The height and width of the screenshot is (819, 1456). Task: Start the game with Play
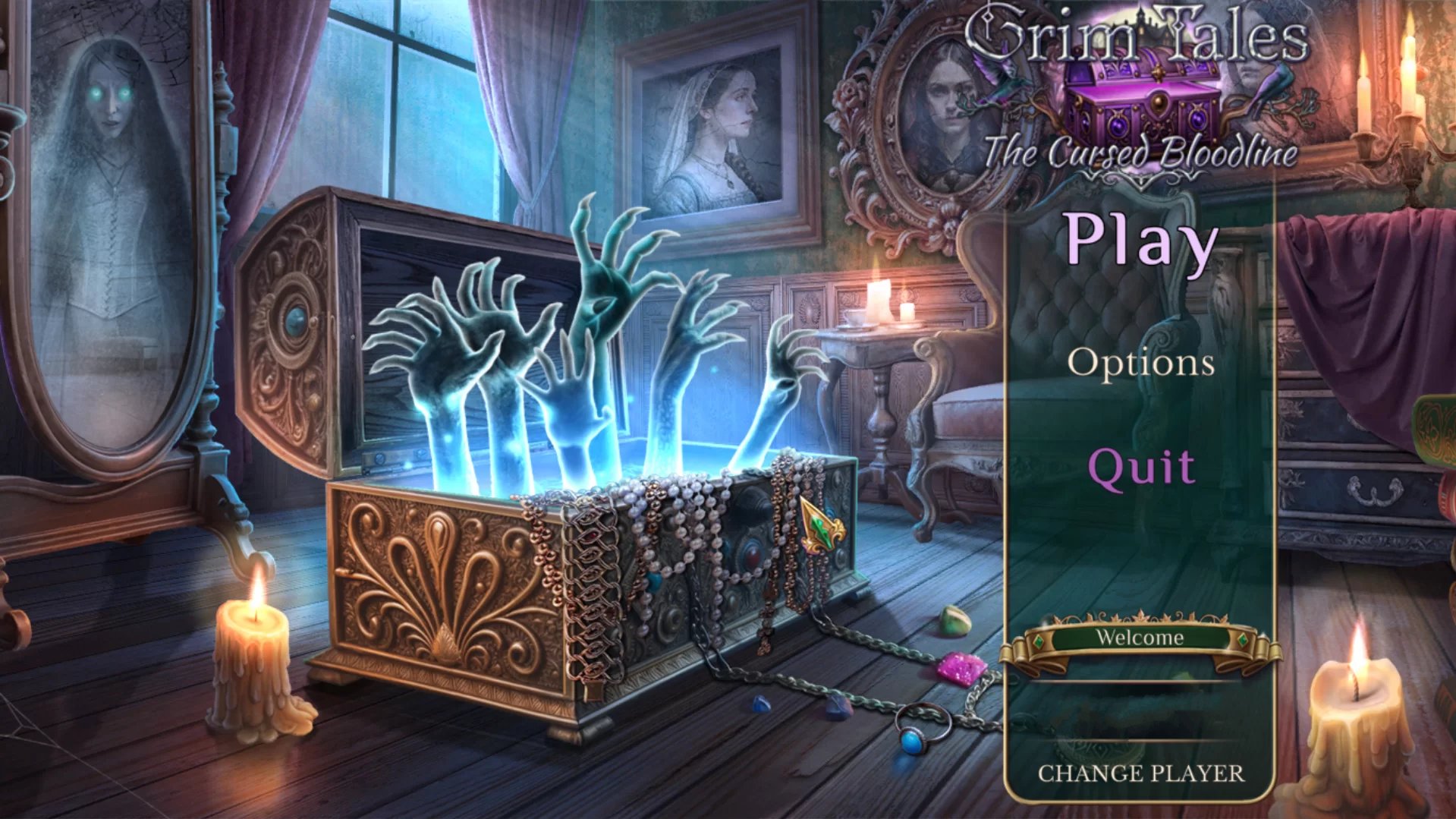point(1140,241)
